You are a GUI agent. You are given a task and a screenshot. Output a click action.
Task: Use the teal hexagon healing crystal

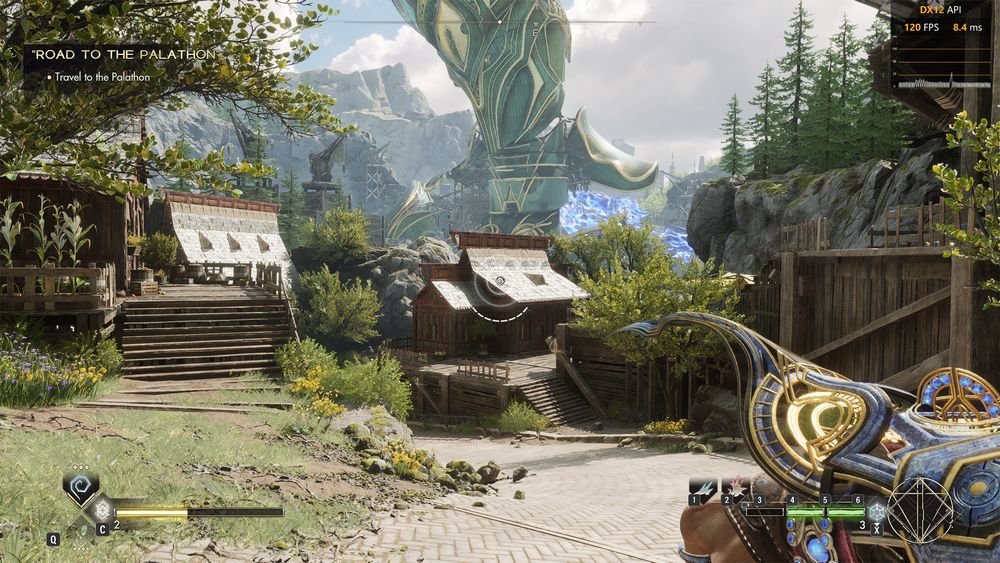[x=876, y=511]
